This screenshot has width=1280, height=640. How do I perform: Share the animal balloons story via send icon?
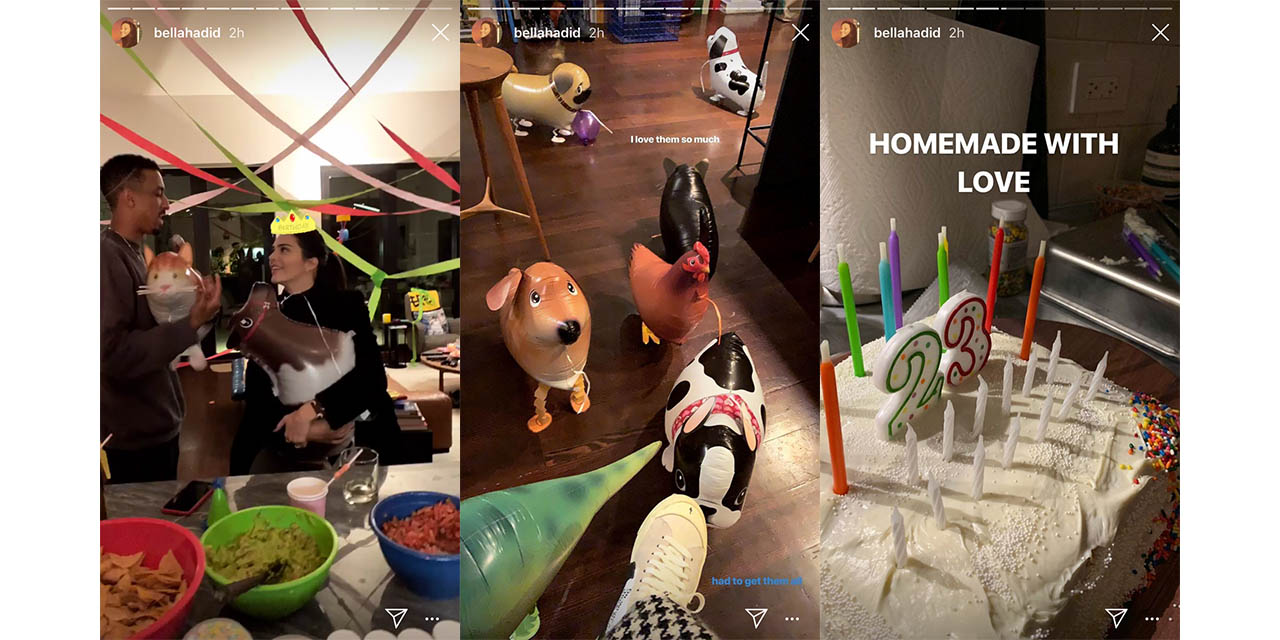coord(756,617)
